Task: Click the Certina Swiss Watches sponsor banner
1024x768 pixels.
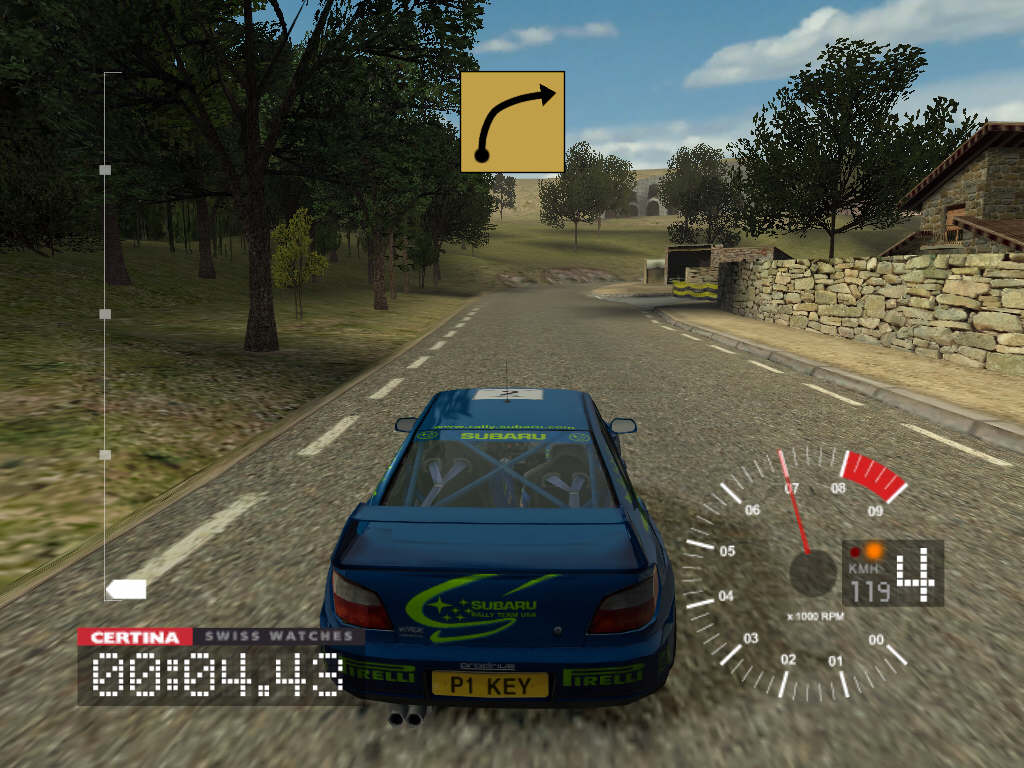Action: [221, 636]
